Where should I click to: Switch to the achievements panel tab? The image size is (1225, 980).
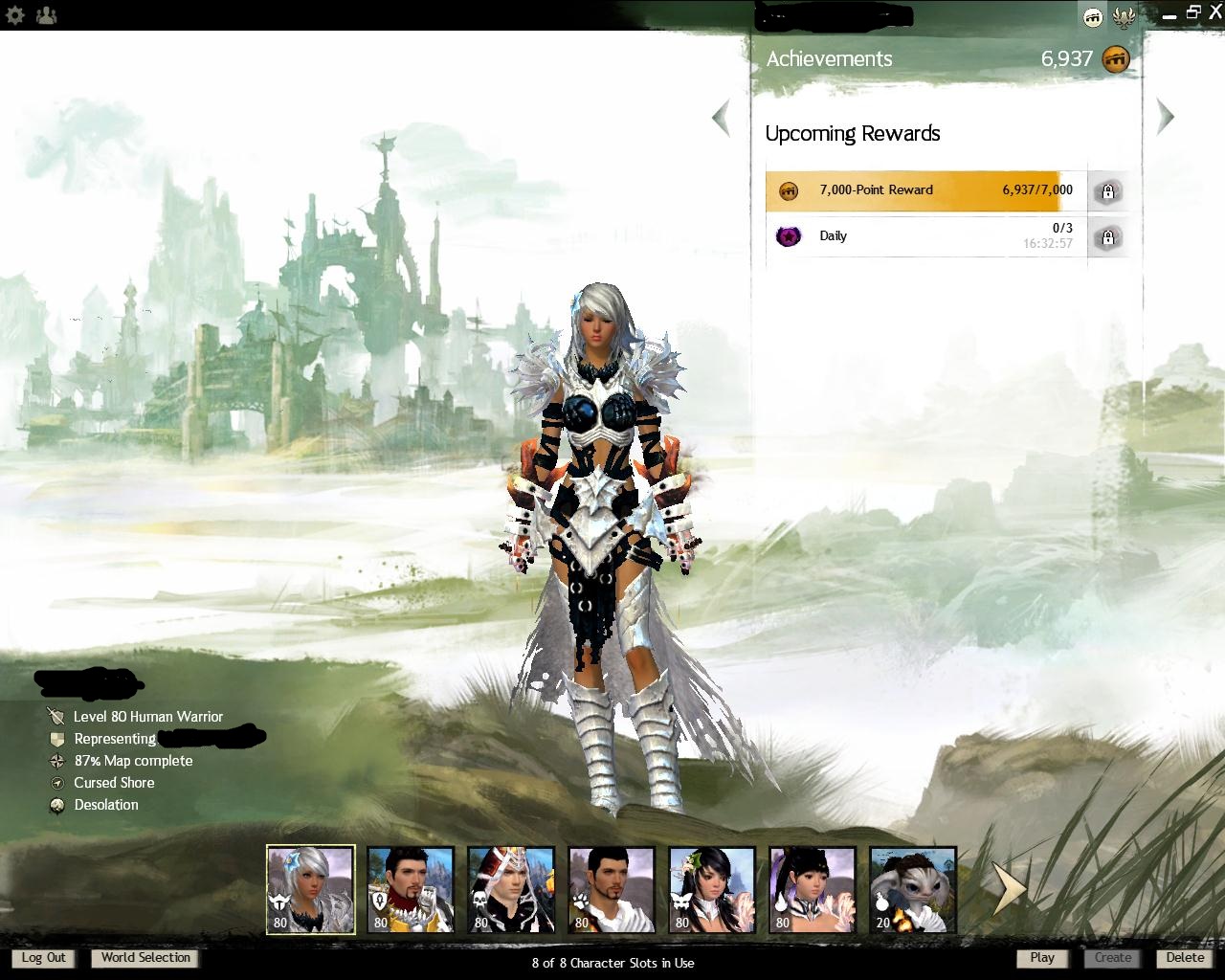coord(1092,16)
